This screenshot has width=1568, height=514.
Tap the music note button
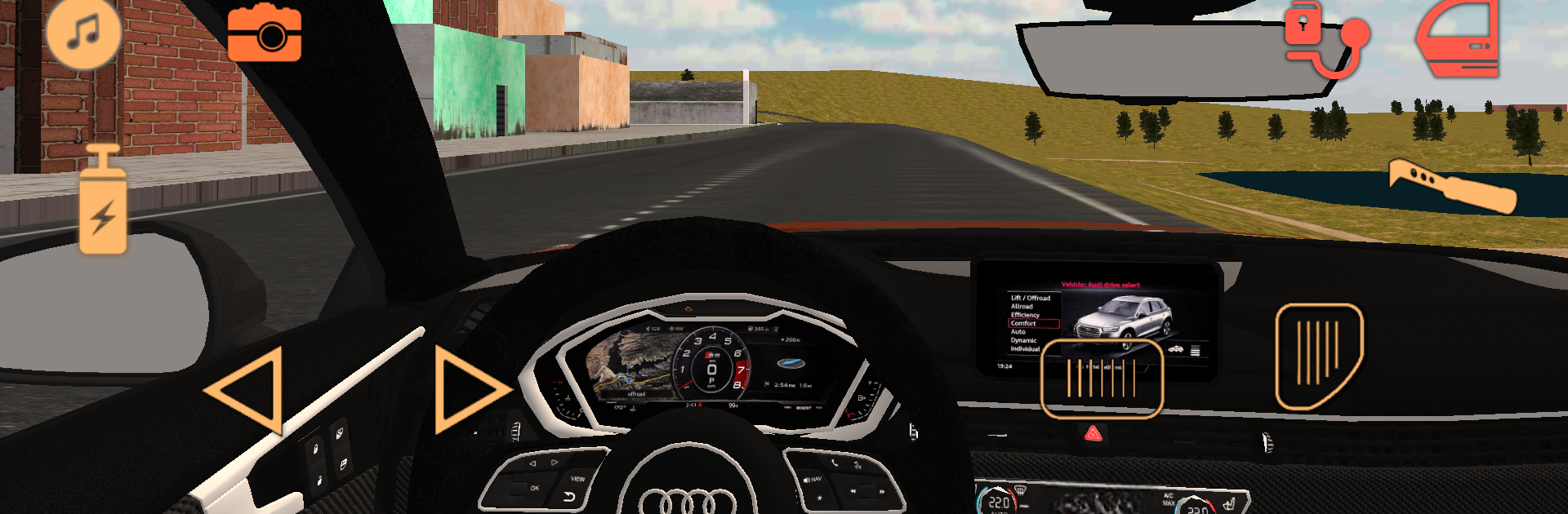[83, 33]
